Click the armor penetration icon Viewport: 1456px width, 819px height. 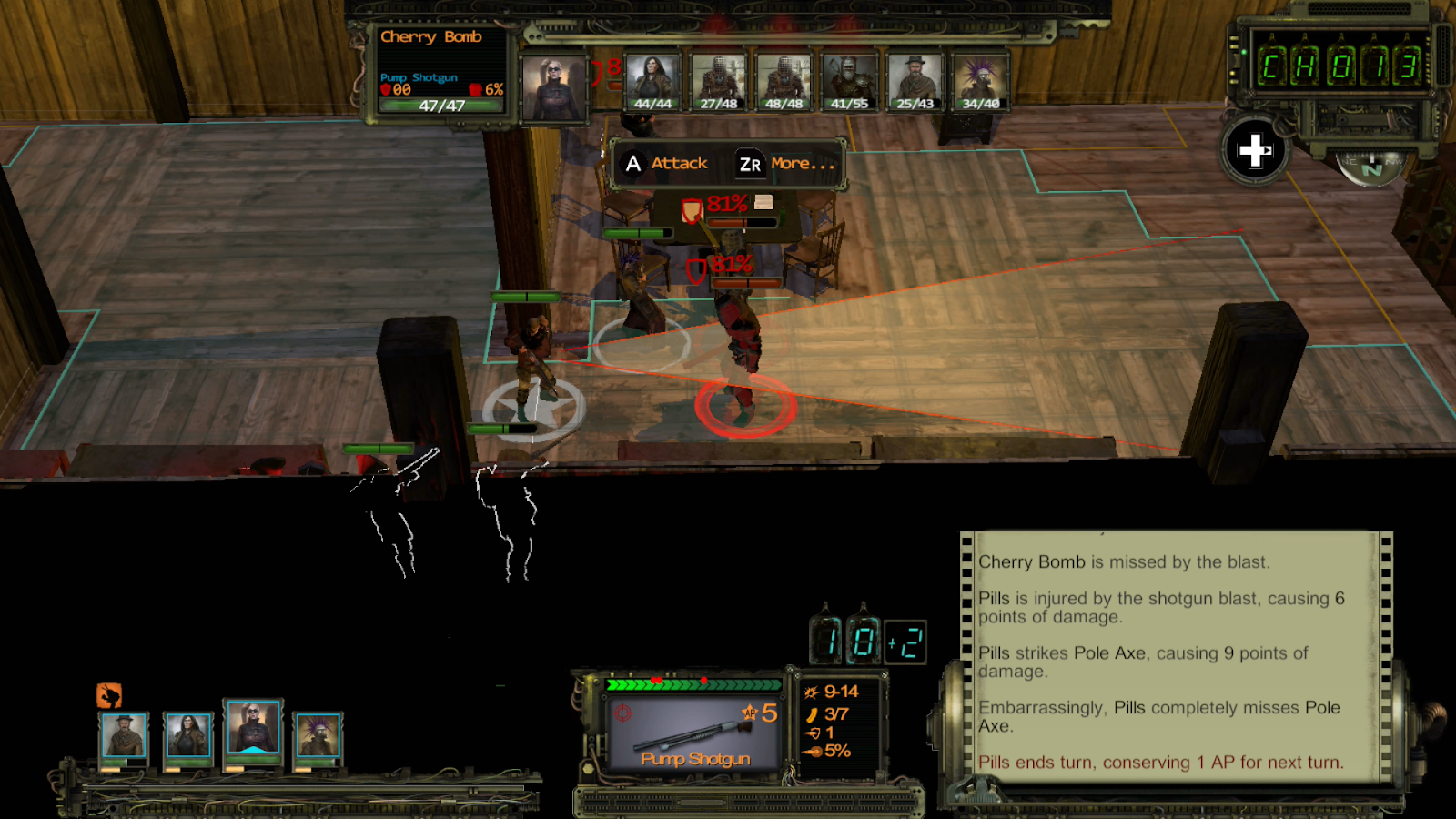point(810,733)
